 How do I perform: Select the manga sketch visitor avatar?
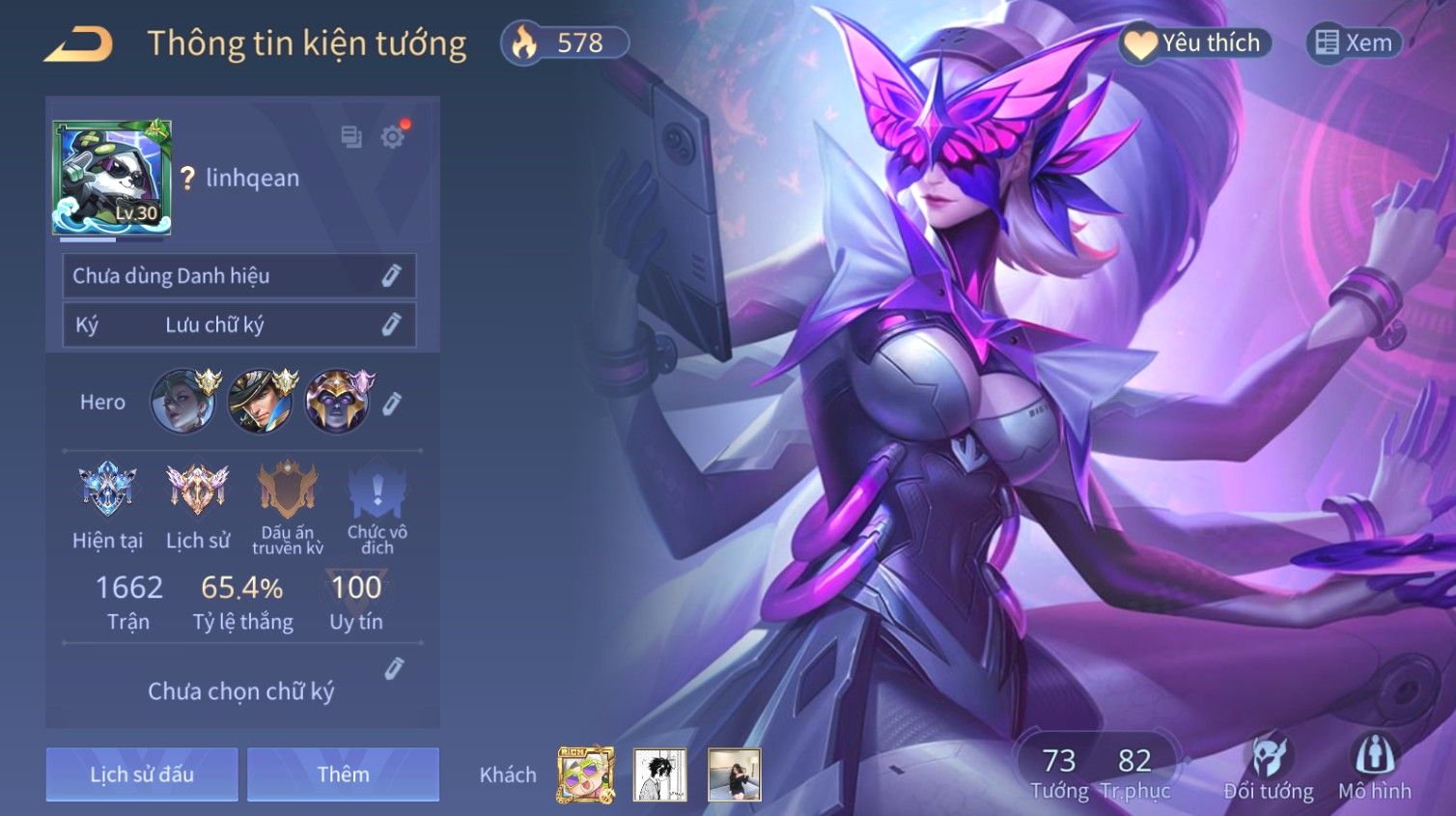(660, 774)
